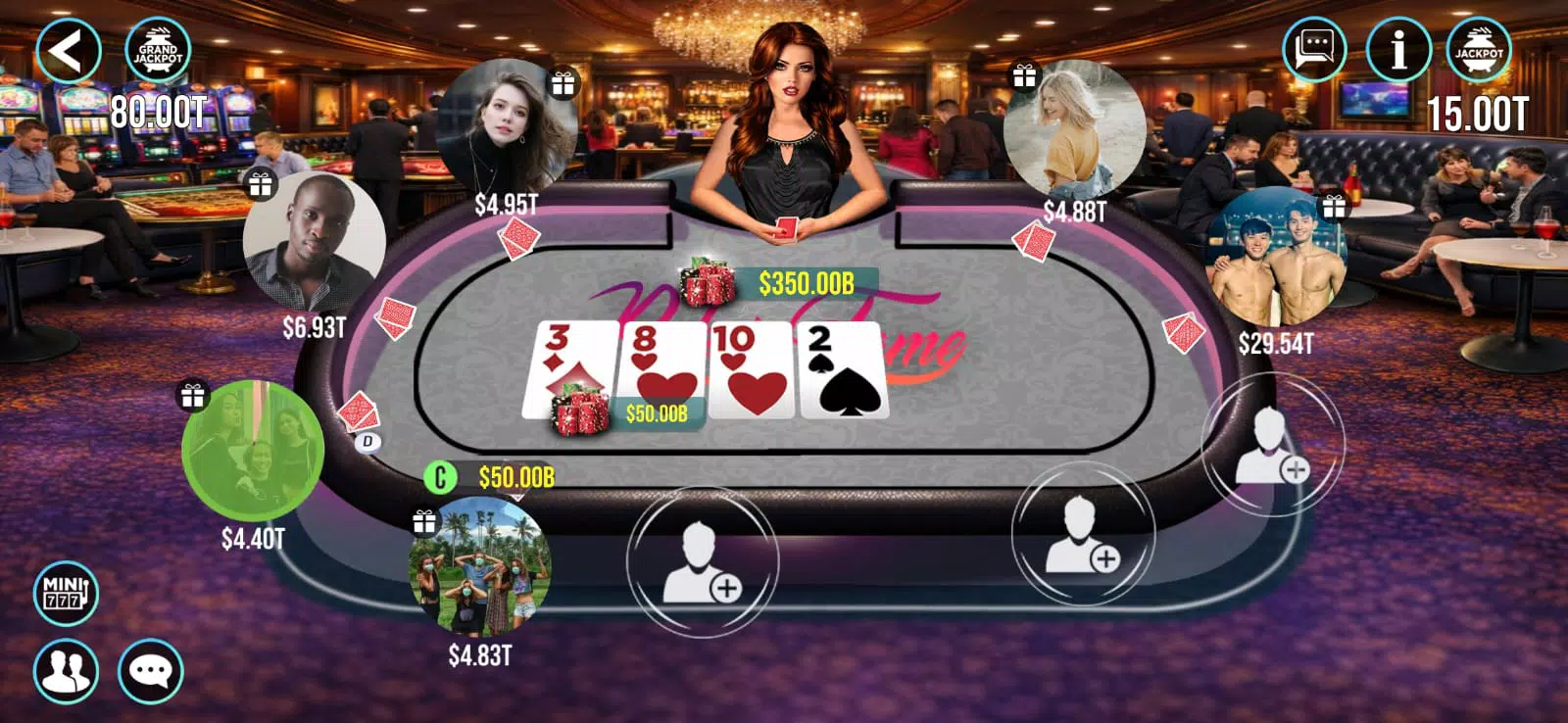Click the green C timer badge

439,479
